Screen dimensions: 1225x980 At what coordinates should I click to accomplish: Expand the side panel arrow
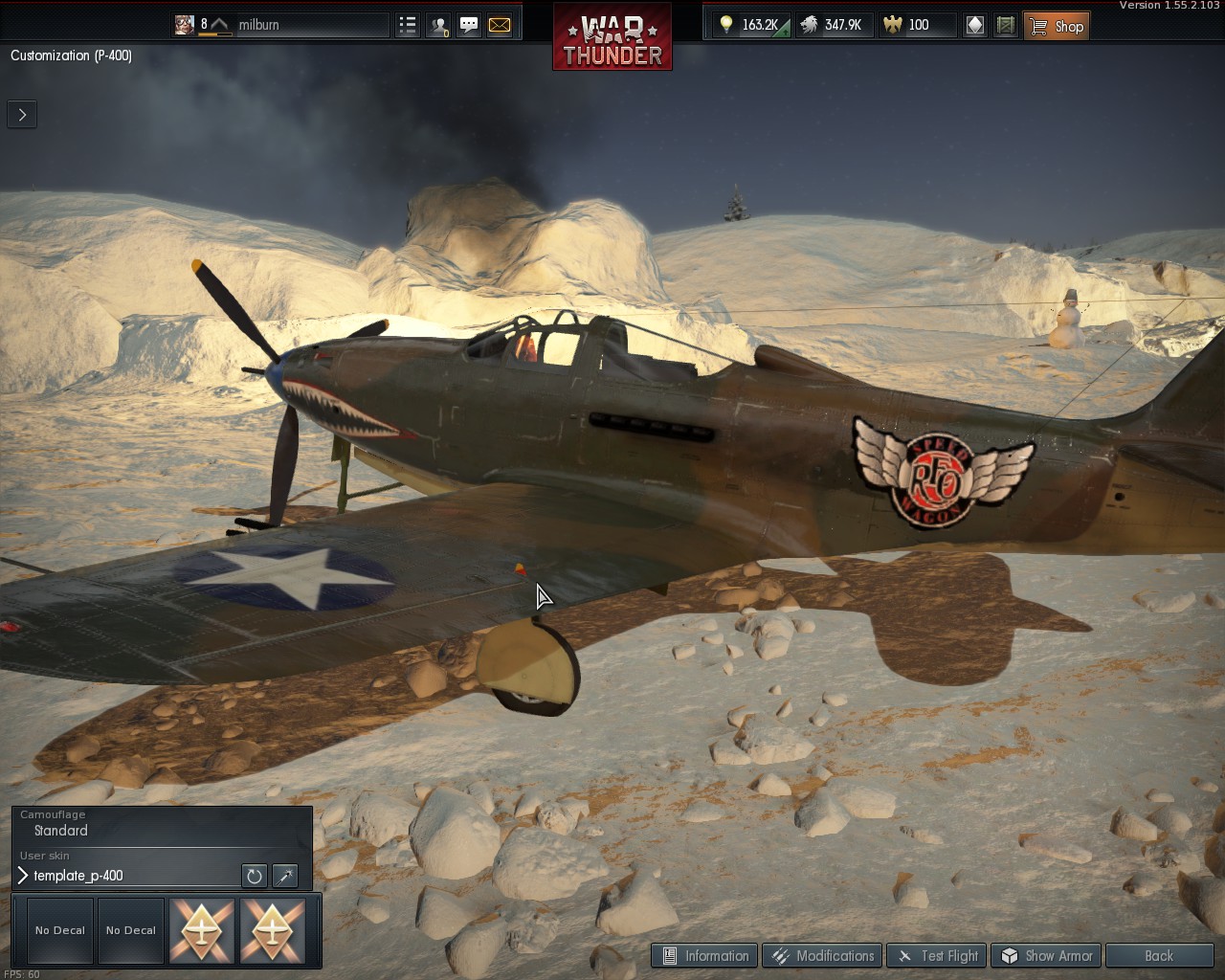[22, 115]
